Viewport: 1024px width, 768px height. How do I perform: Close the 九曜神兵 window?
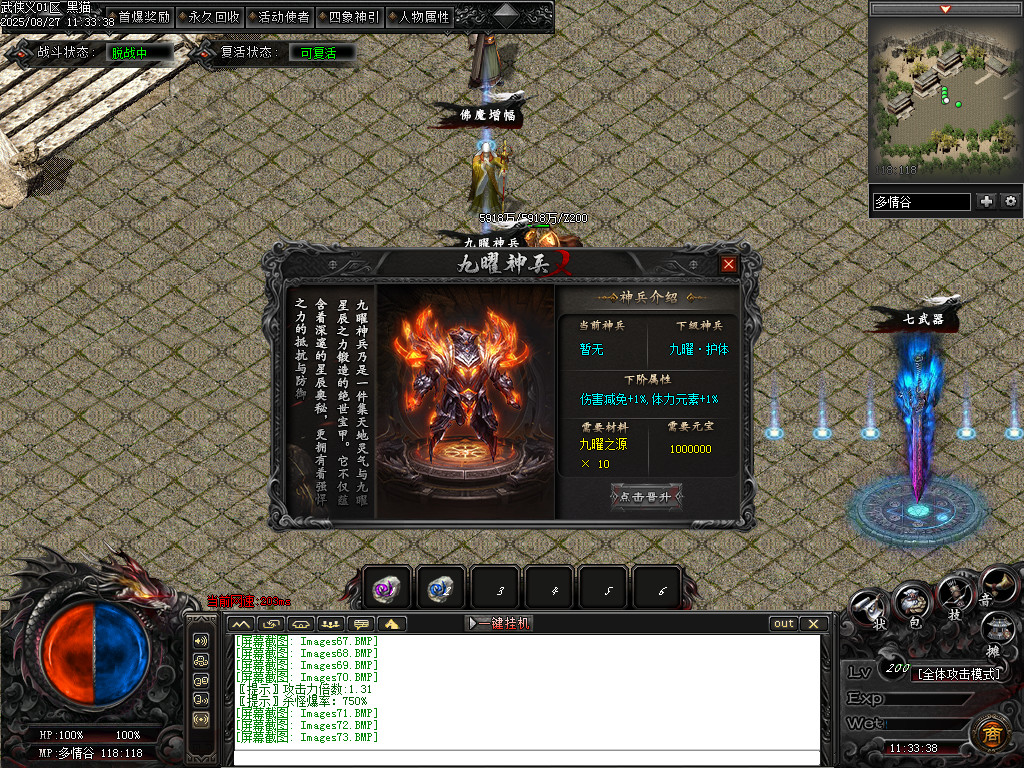click(x=729, y=264)
